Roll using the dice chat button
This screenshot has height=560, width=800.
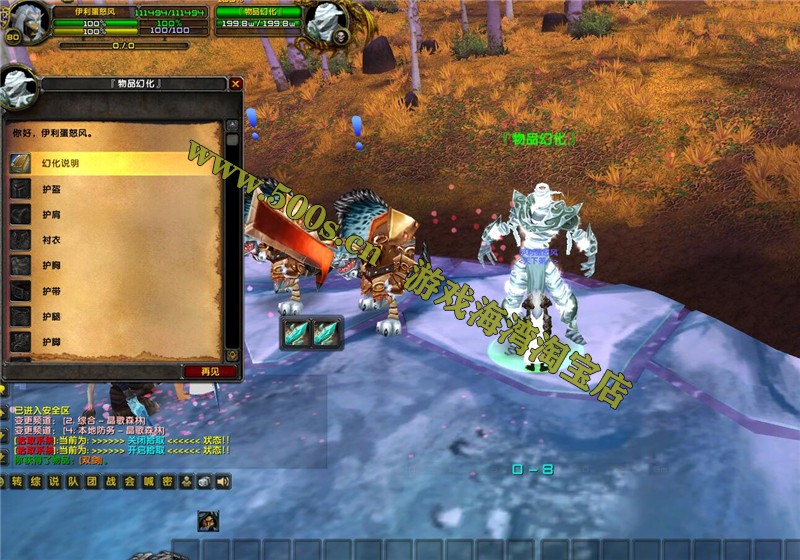(204, 482)
